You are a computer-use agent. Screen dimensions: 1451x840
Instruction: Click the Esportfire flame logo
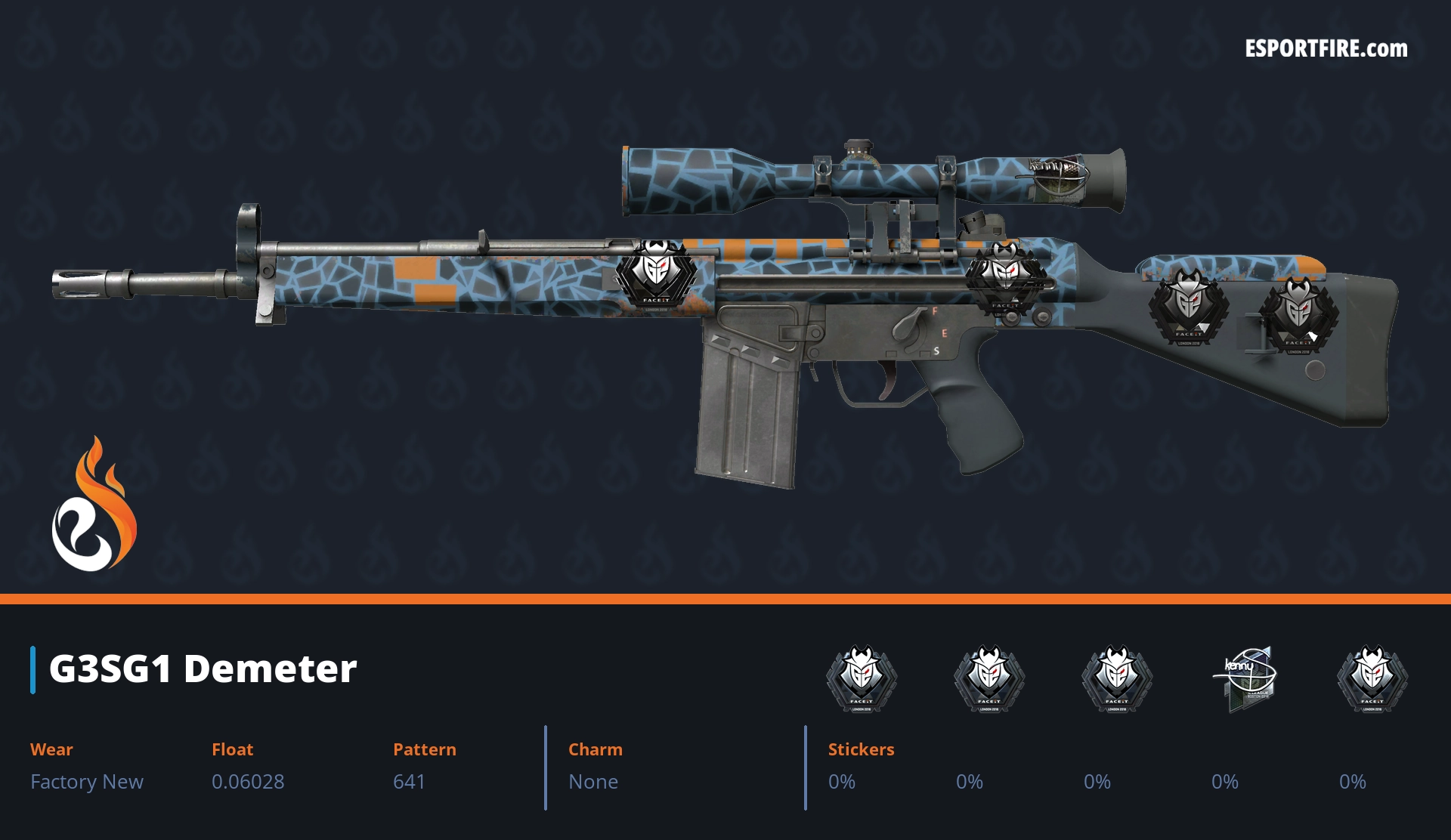tap(94, 505)
